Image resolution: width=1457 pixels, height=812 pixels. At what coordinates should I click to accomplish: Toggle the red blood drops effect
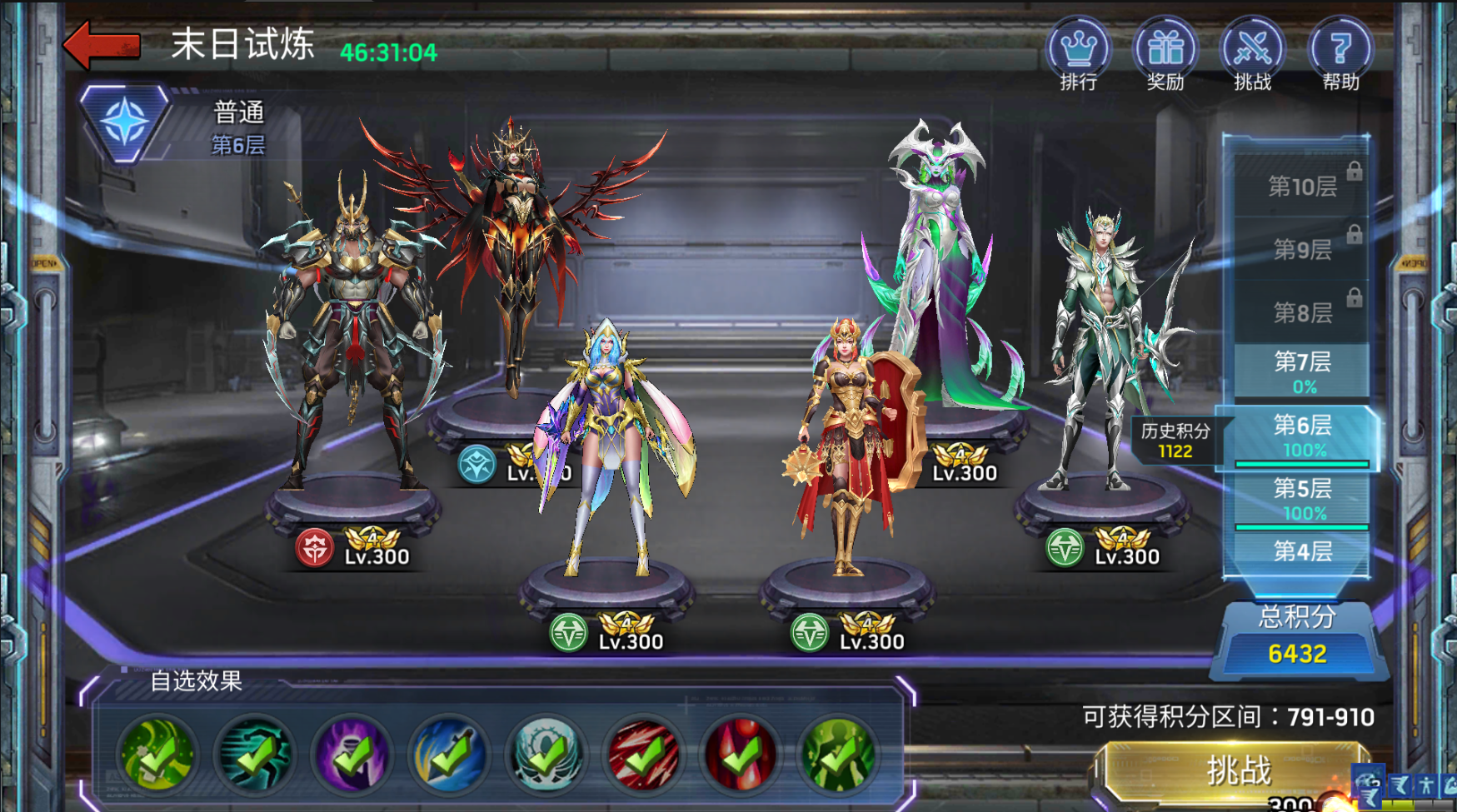[741, 755]
